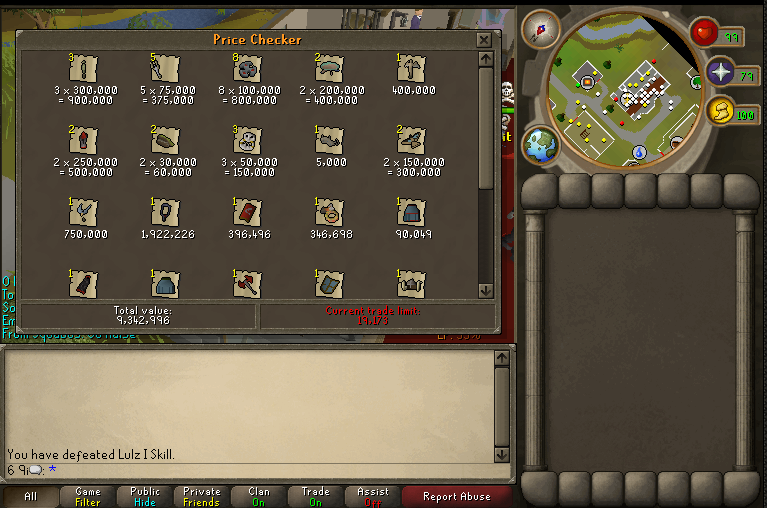Viewport: 767px width, 508px height.
Task: Select the item worth 1,922,226
Action: click(x=166, y=212)
